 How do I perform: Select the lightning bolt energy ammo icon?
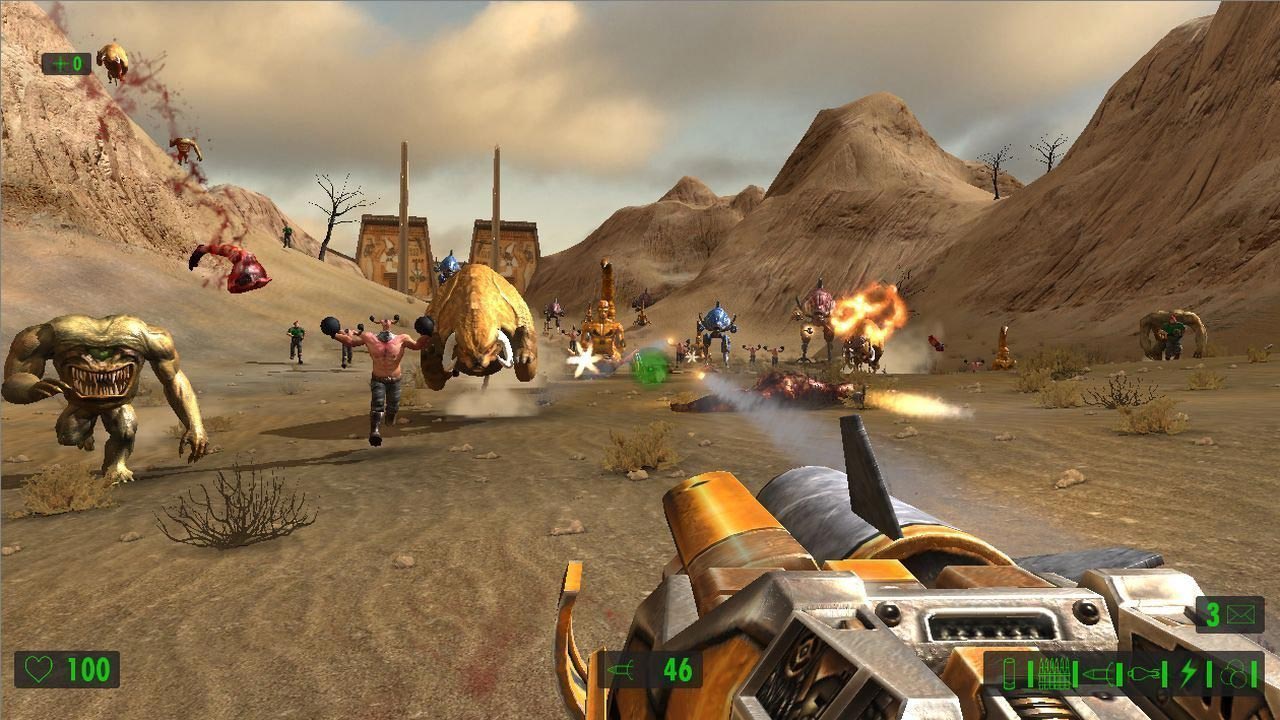[1188, 672]
